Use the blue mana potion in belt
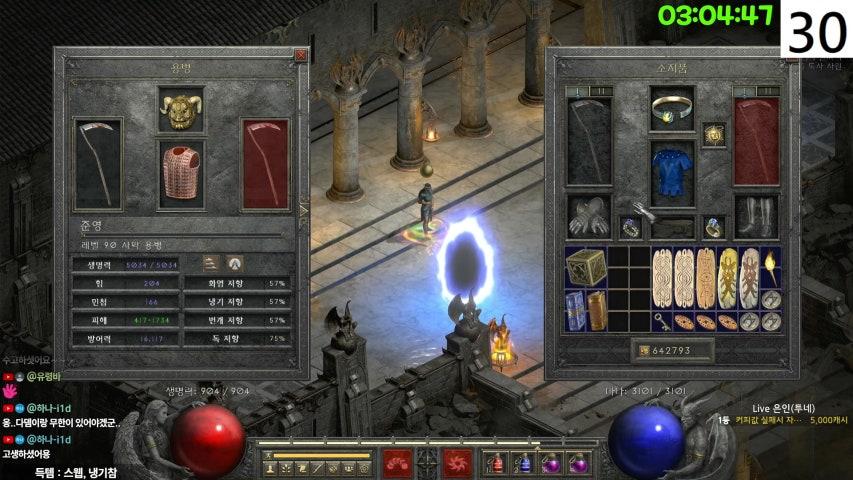 (522, 463)
